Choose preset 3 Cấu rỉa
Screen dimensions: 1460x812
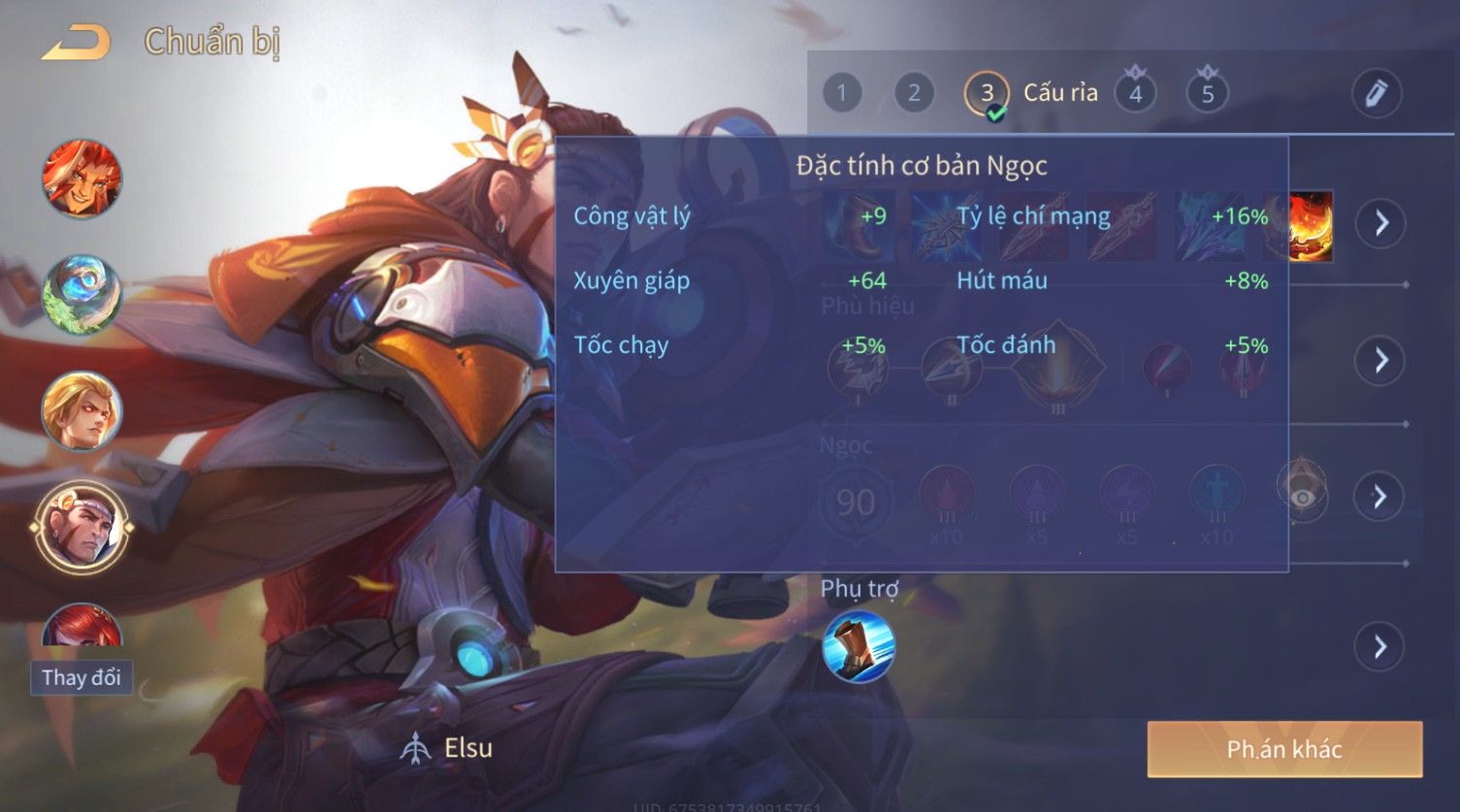(987, 93)
